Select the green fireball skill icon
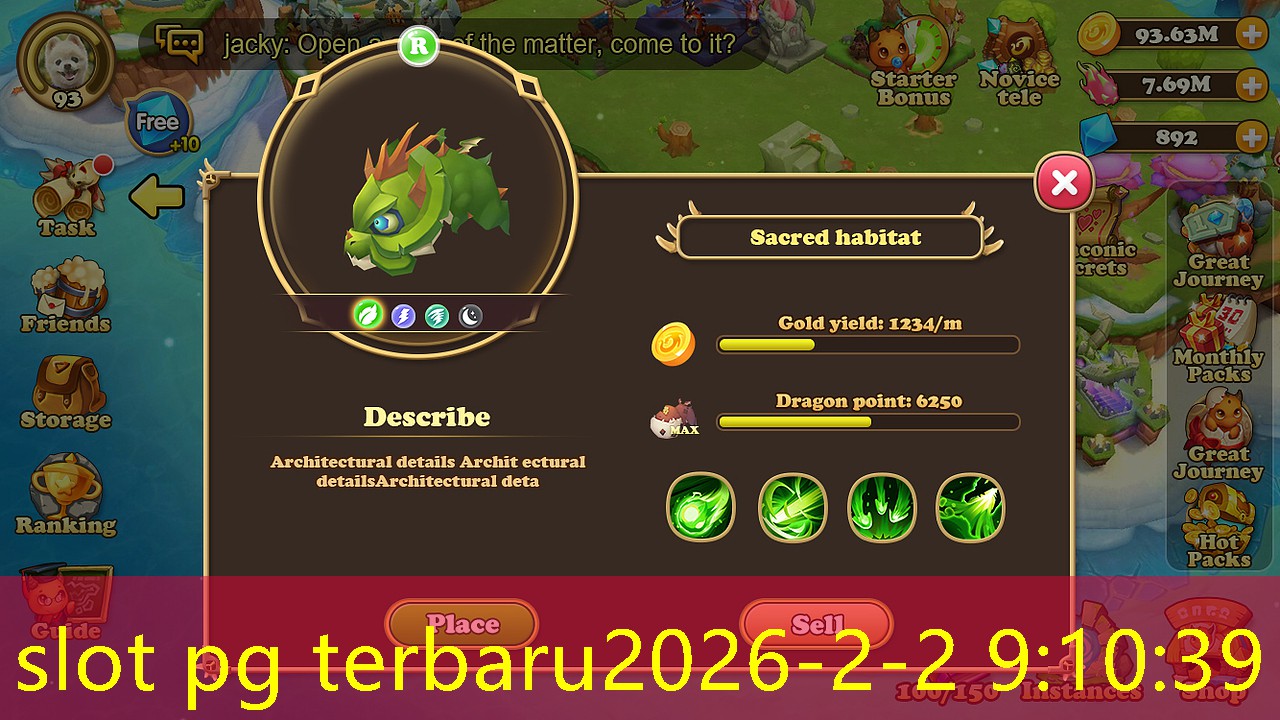The image size is (1280, 720). (x=700, y=508)
